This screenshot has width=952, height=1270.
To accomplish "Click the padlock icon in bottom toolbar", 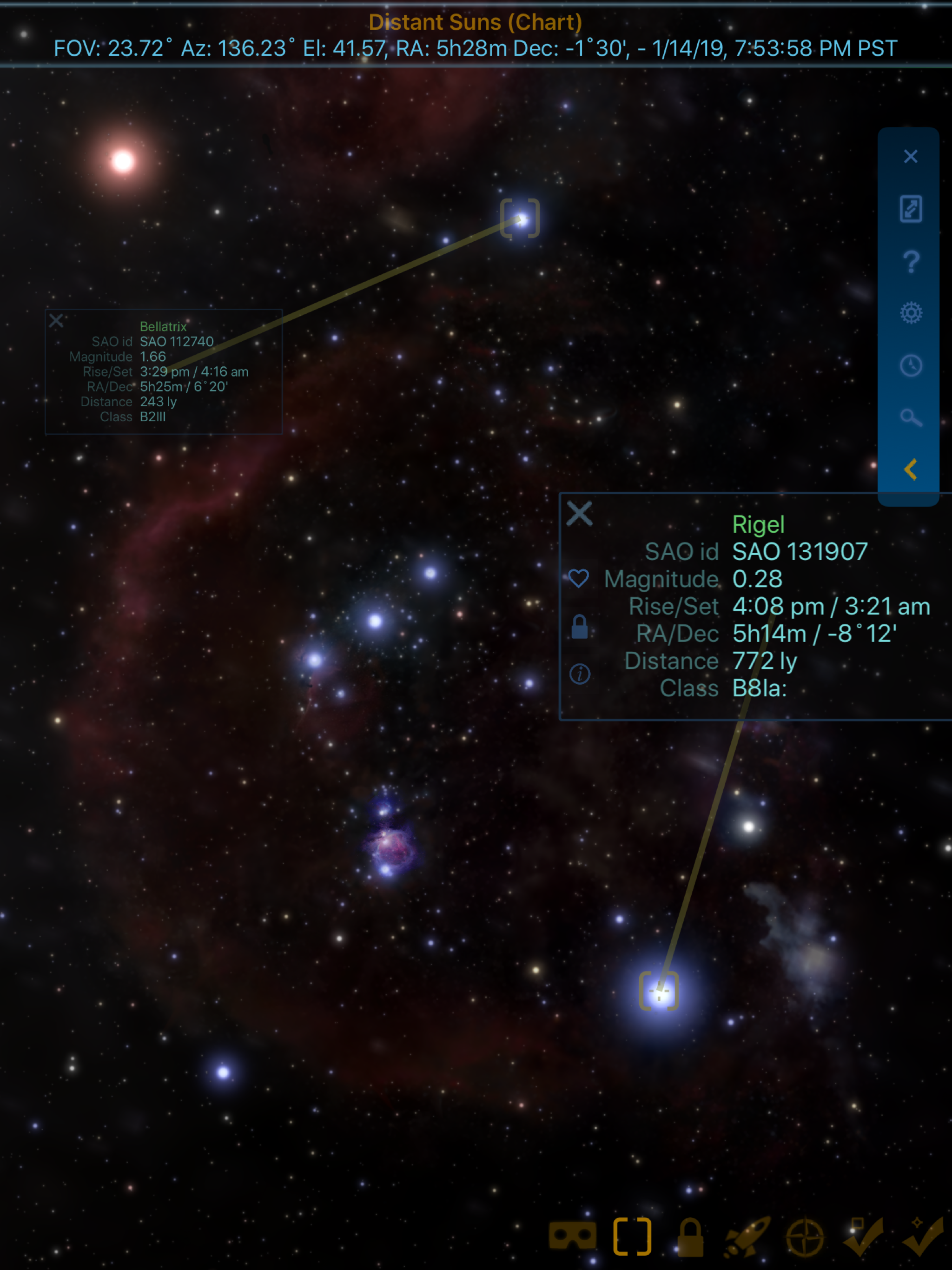I will point(690,1237).
